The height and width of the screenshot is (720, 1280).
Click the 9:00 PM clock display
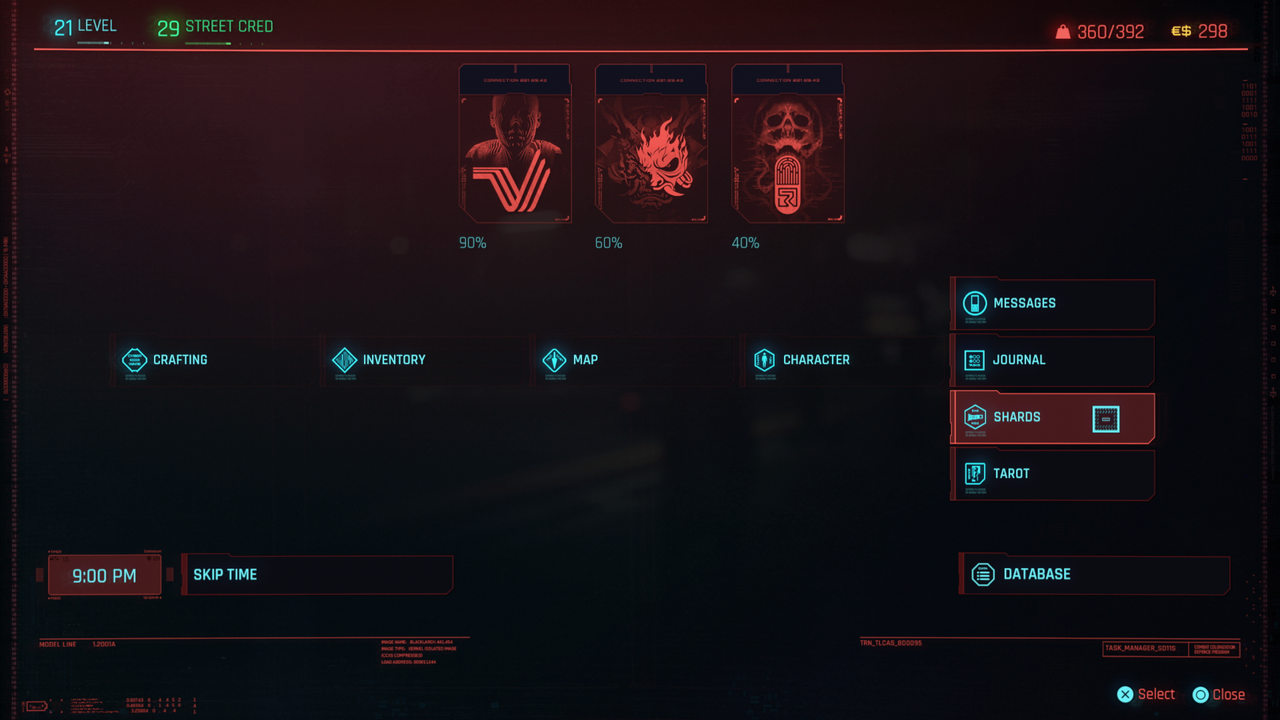(x=104, y=574)
